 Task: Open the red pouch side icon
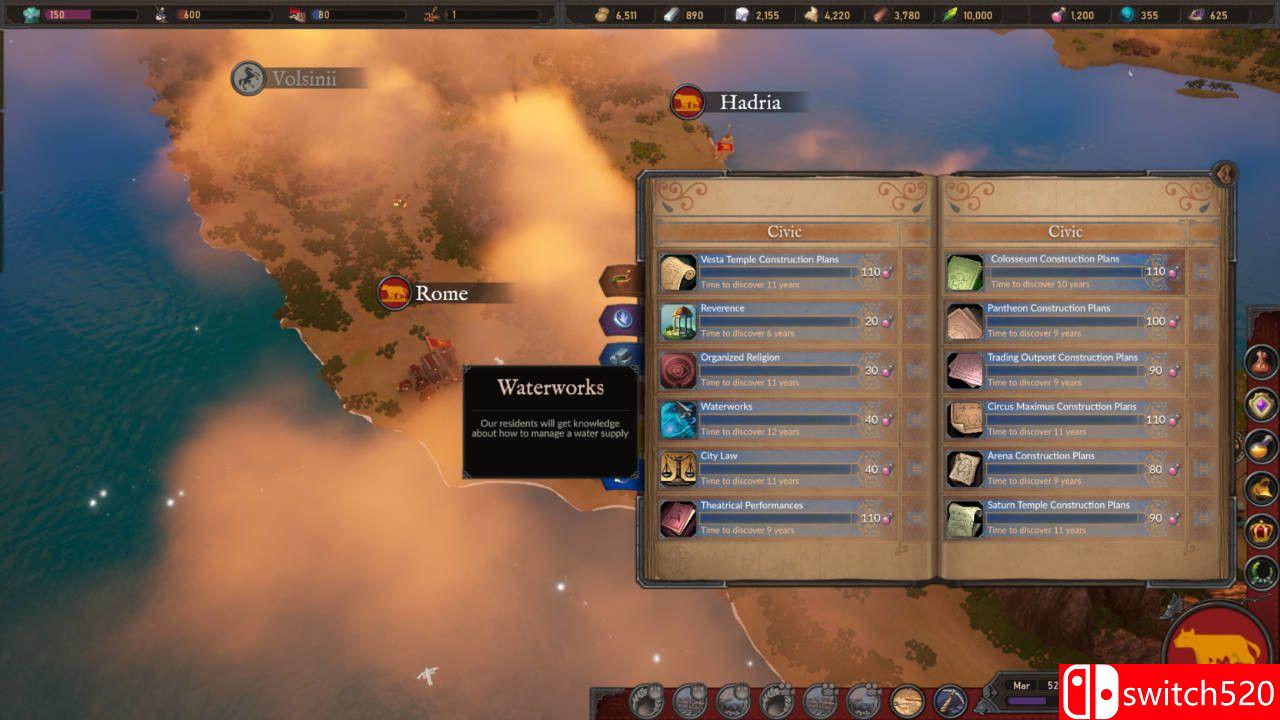pos(1261,361)
